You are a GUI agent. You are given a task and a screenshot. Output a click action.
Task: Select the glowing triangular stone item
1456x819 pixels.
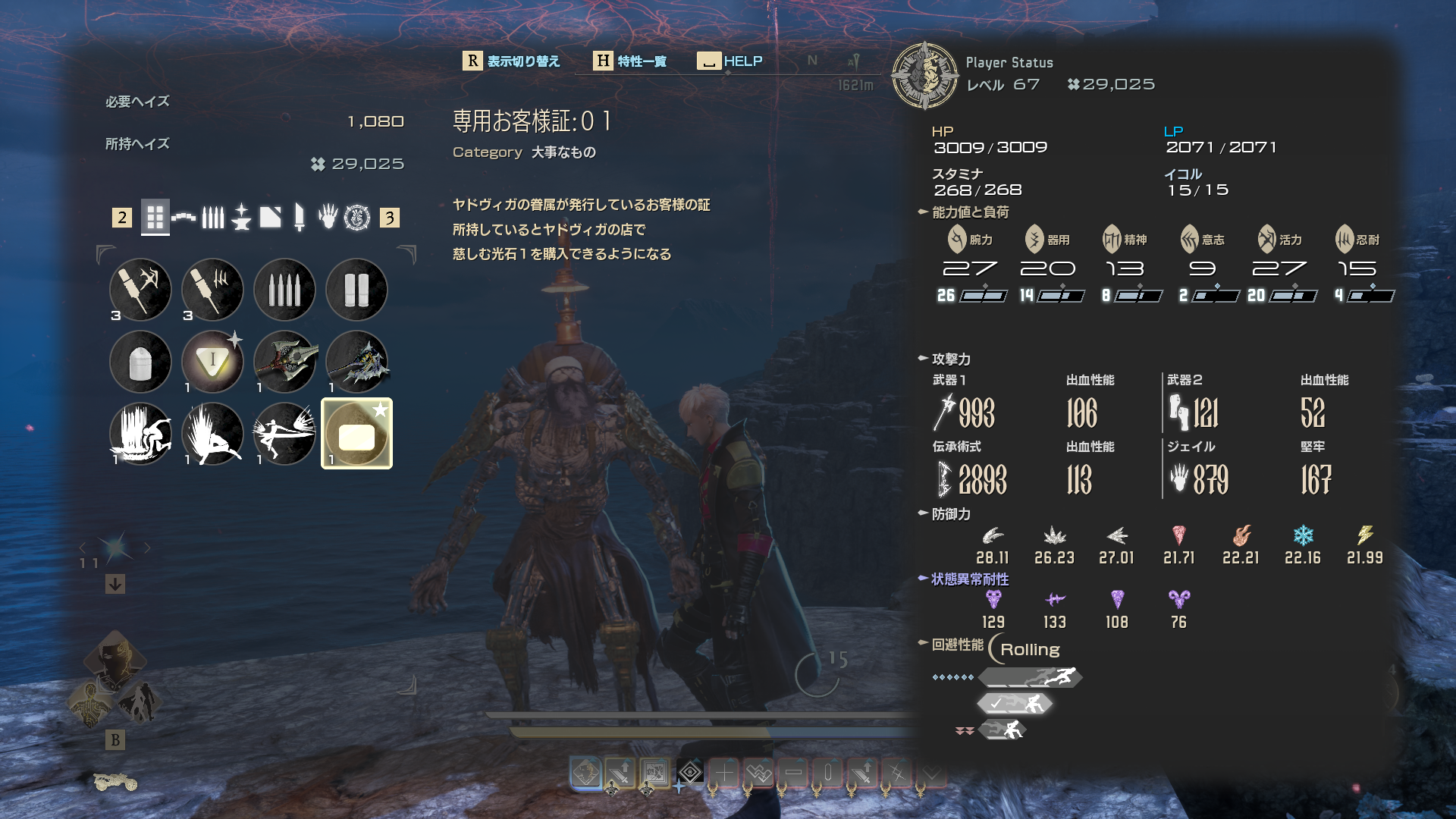tap(212, 362)
